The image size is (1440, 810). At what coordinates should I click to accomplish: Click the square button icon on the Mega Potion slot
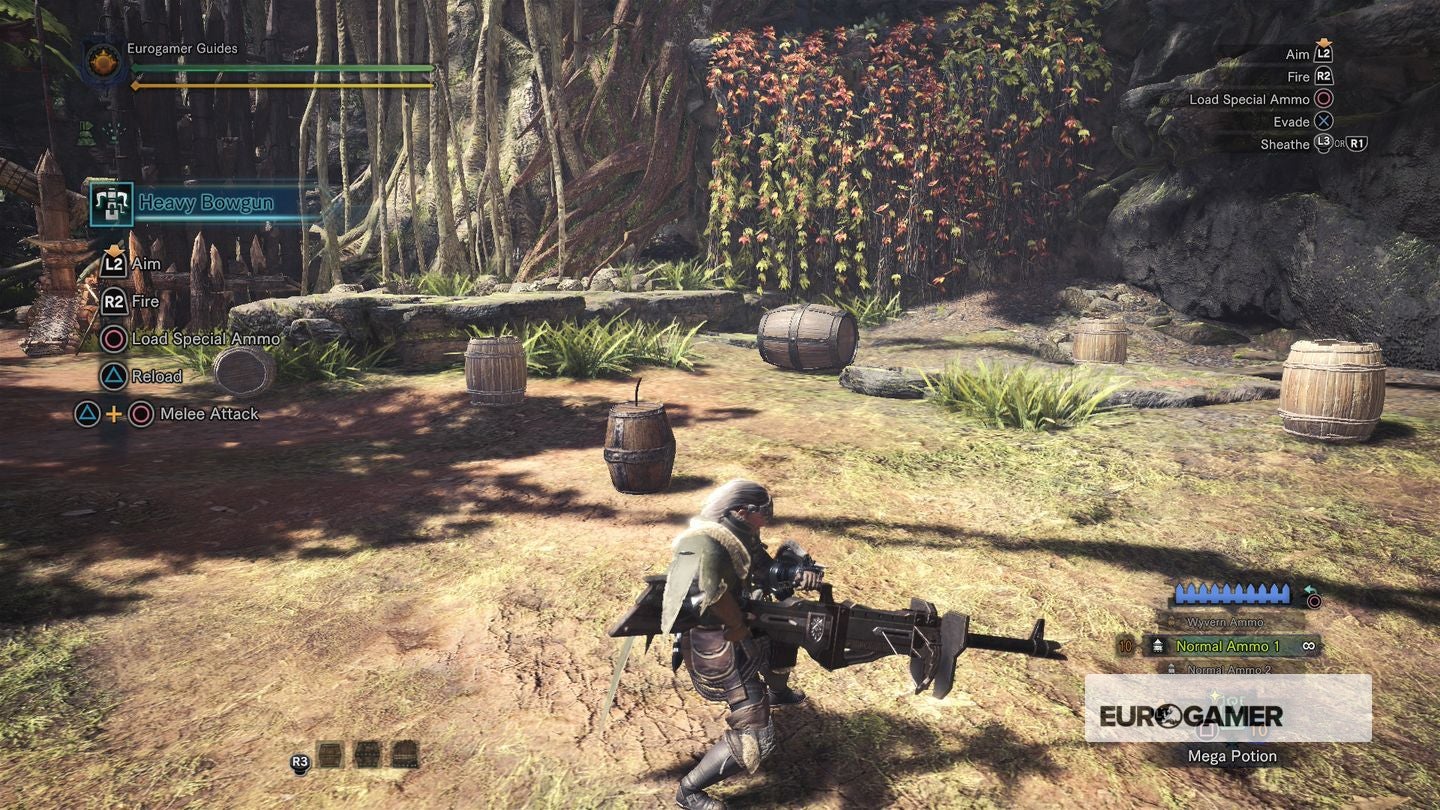coord(1207,732)
